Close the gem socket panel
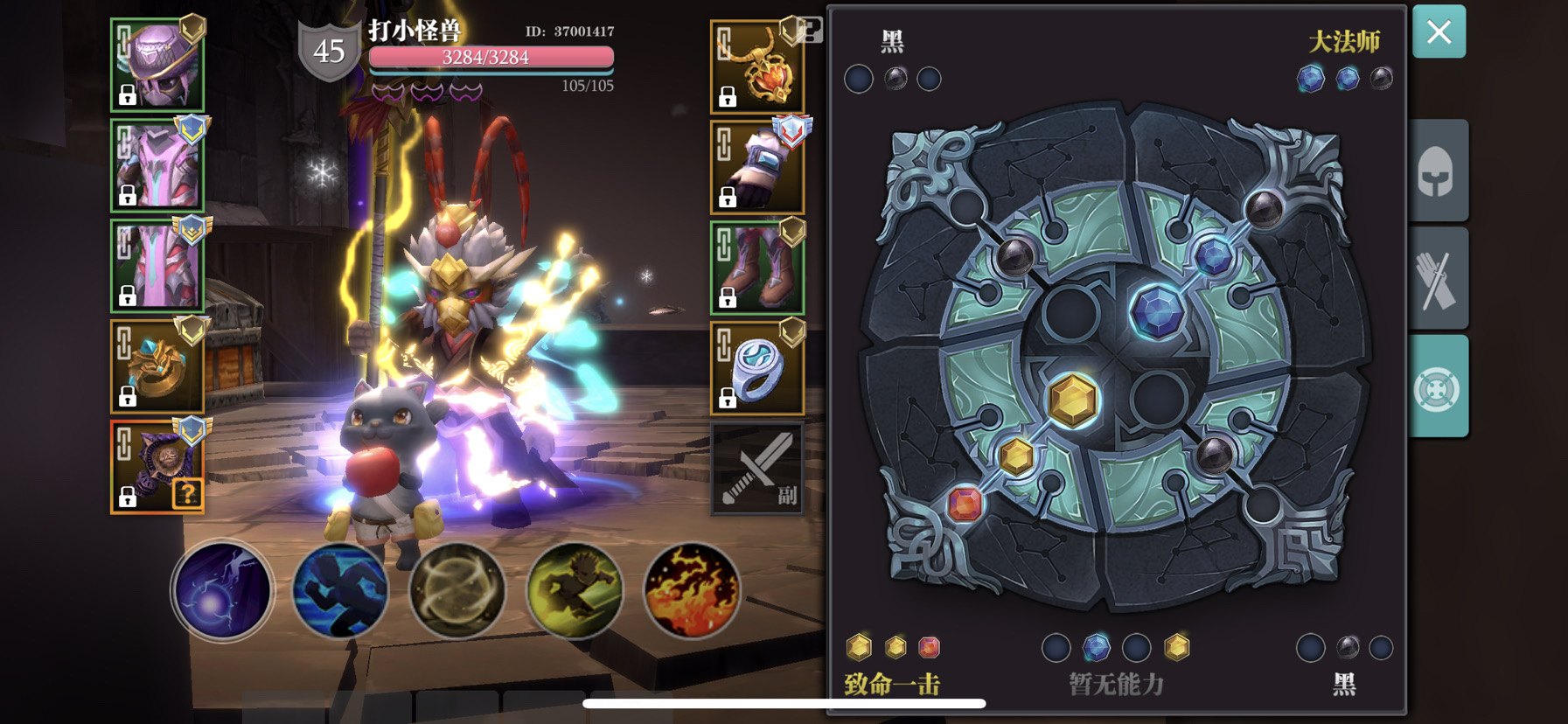The image size is (1568, 724). click(x=1439, y=32)
